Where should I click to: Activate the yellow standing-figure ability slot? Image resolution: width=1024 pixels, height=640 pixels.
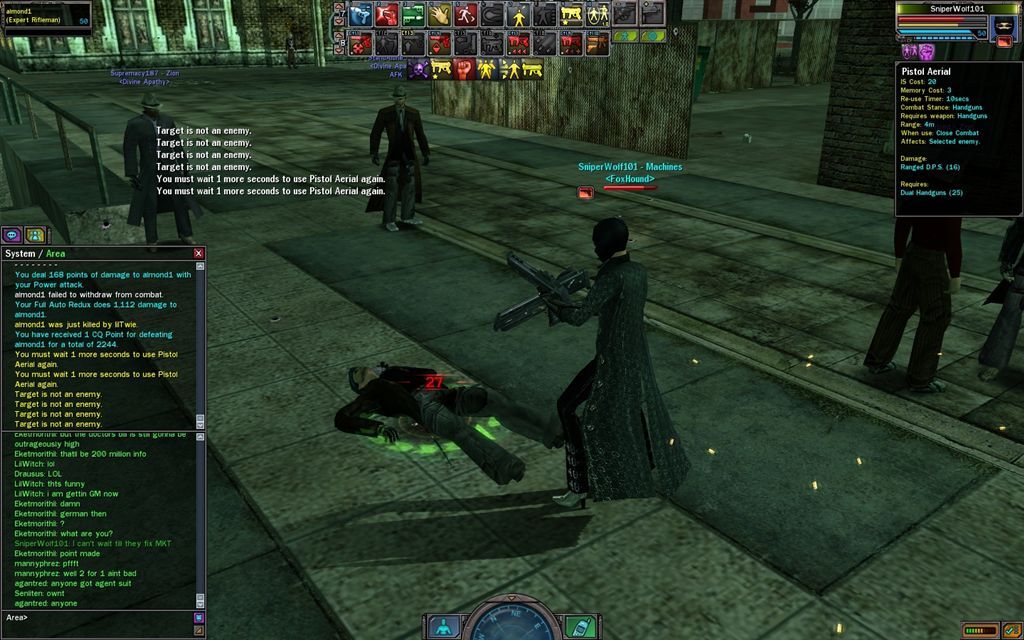[x=518, y=14]
